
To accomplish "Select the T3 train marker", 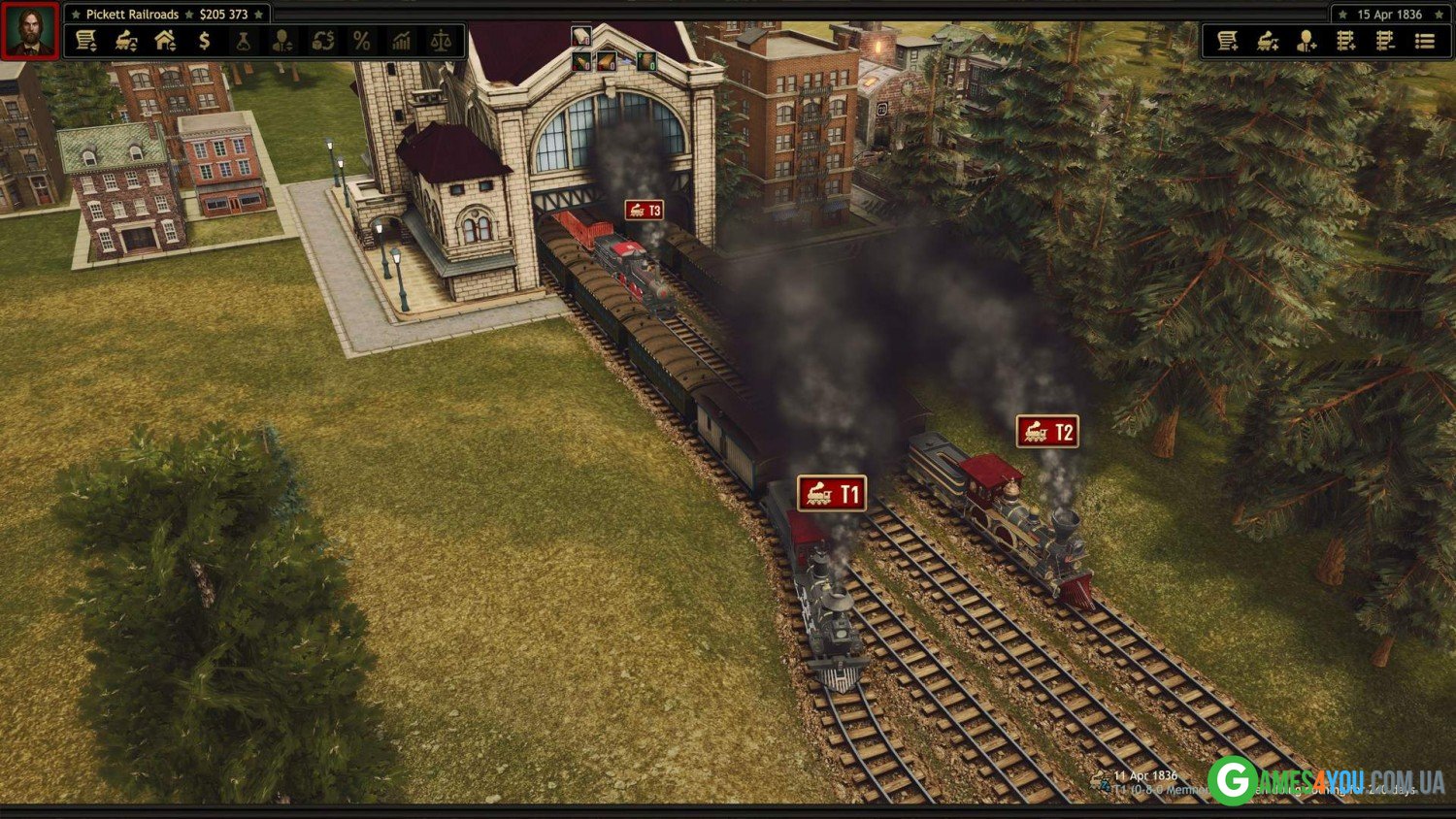I will click(645, 211).
